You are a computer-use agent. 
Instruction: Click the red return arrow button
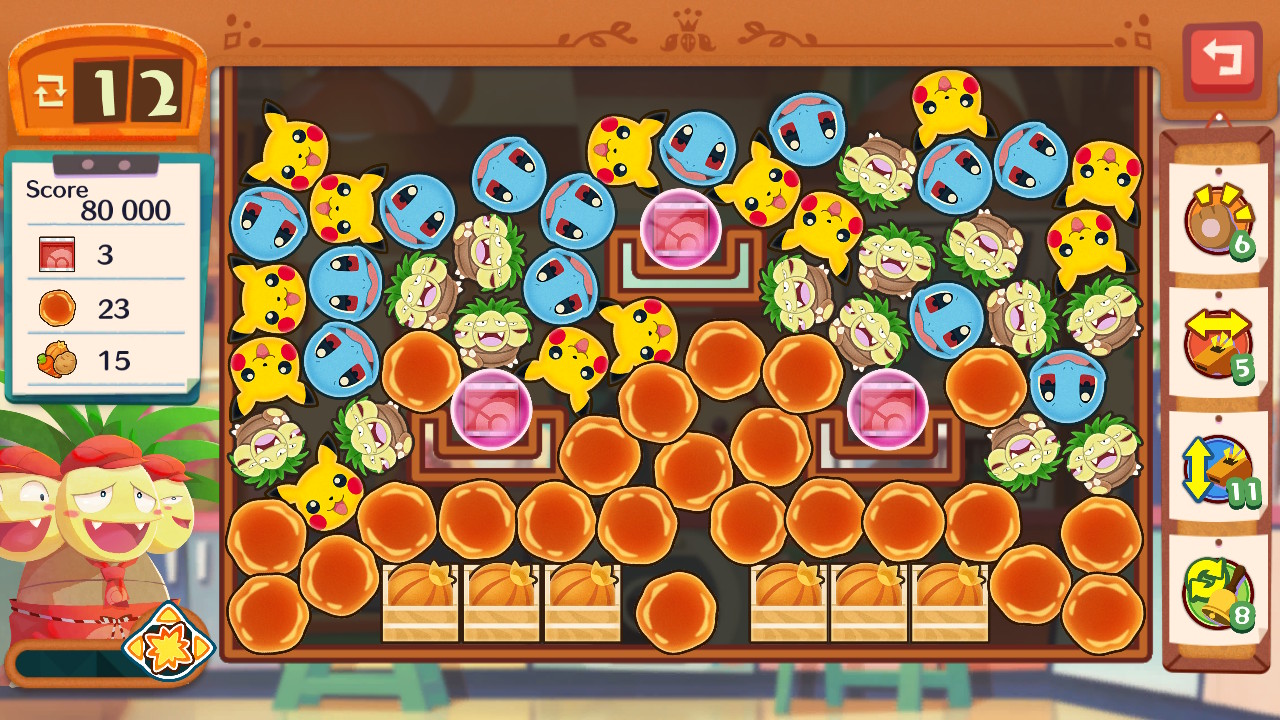[1221, 59]
